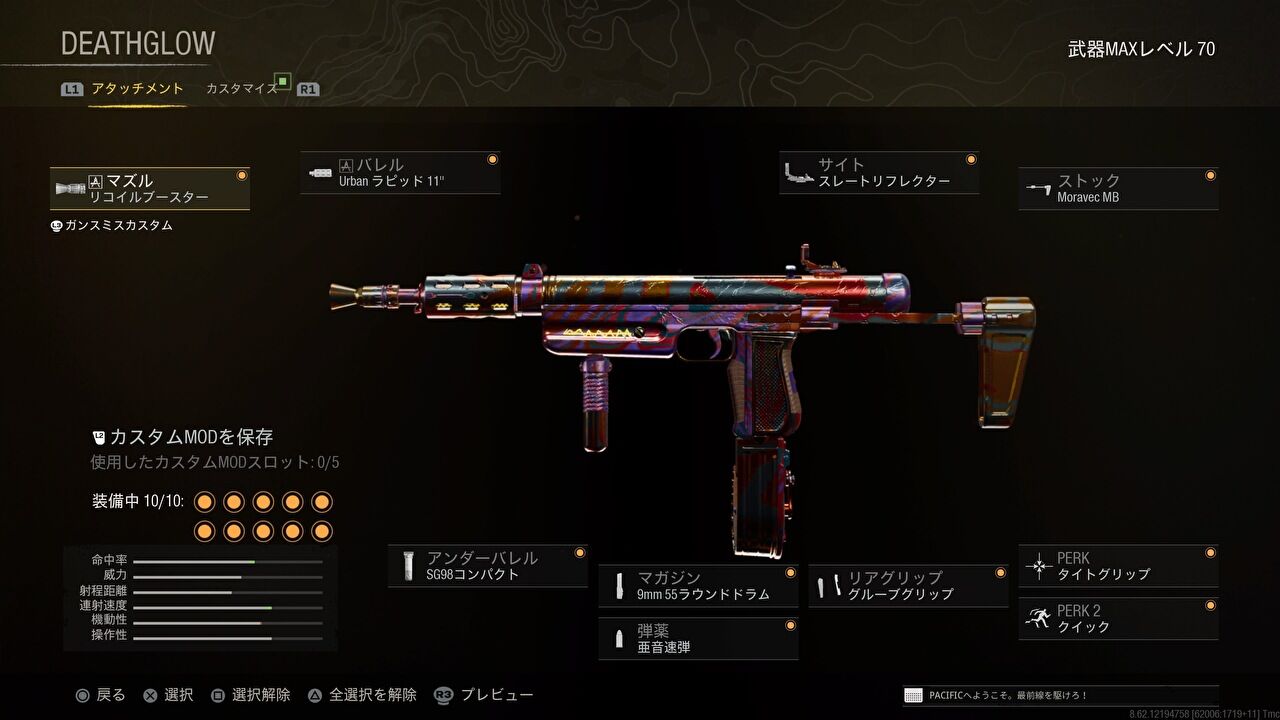1280x720 pixels.
Task: Click the 弾薬 ammo type icon
Action: coord(617,637)
